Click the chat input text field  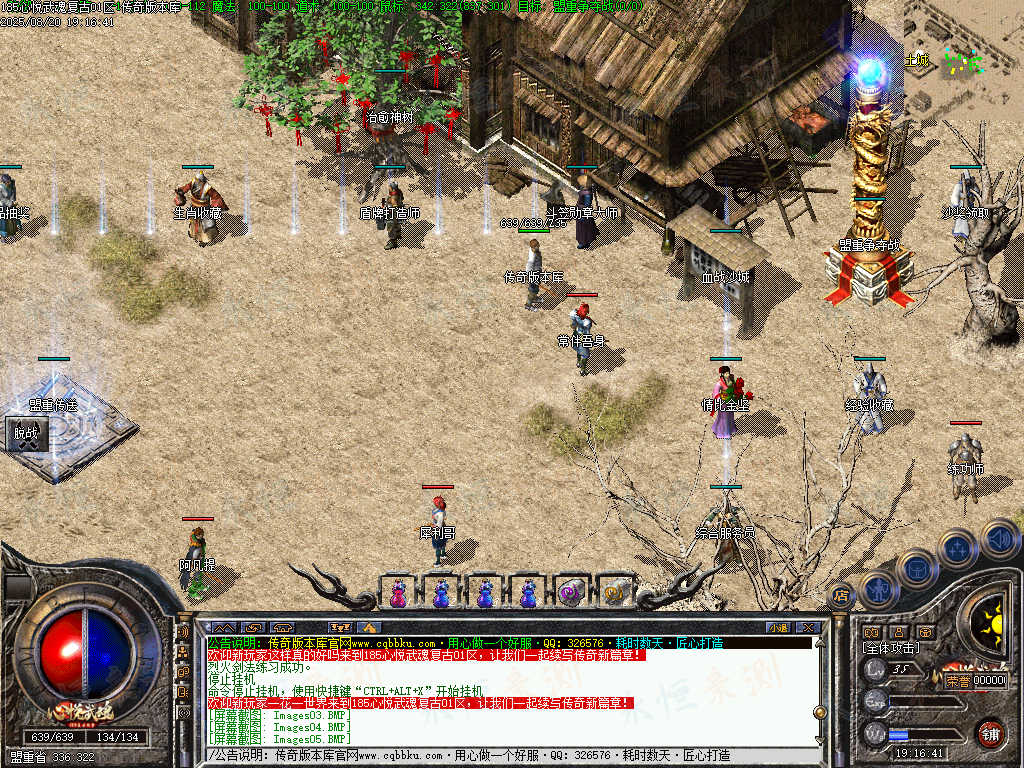(x=500, y=756)
